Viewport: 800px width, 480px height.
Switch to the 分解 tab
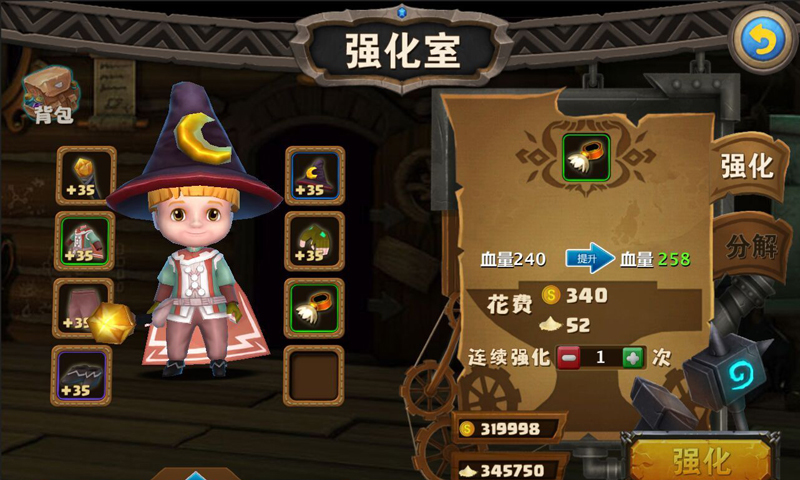[x=750, y=245]
